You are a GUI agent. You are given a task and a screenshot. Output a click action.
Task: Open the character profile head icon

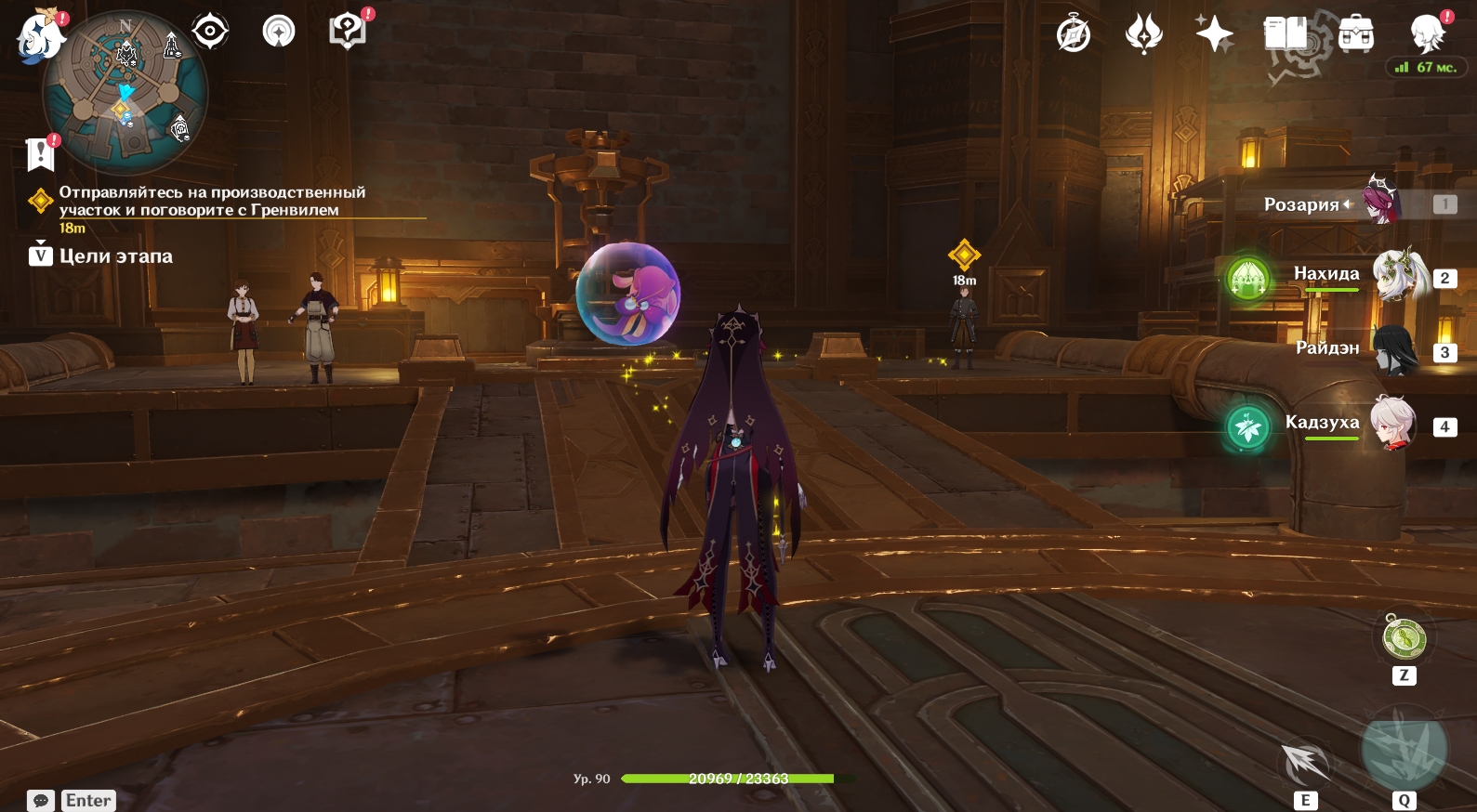(x=1427, y=35)
